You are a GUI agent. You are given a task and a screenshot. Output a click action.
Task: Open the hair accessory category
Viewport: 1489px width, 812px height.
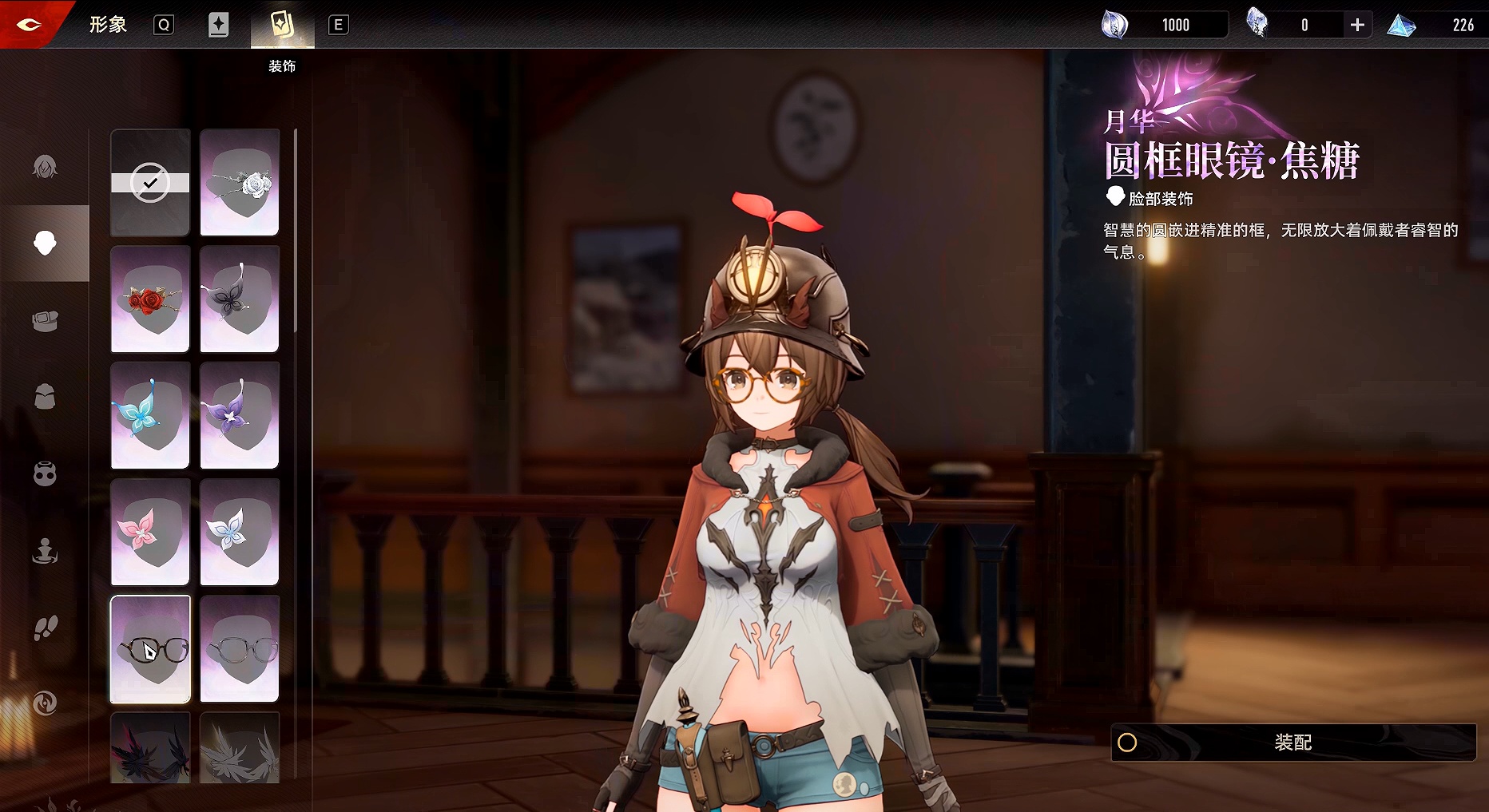[x=45, y=167]
